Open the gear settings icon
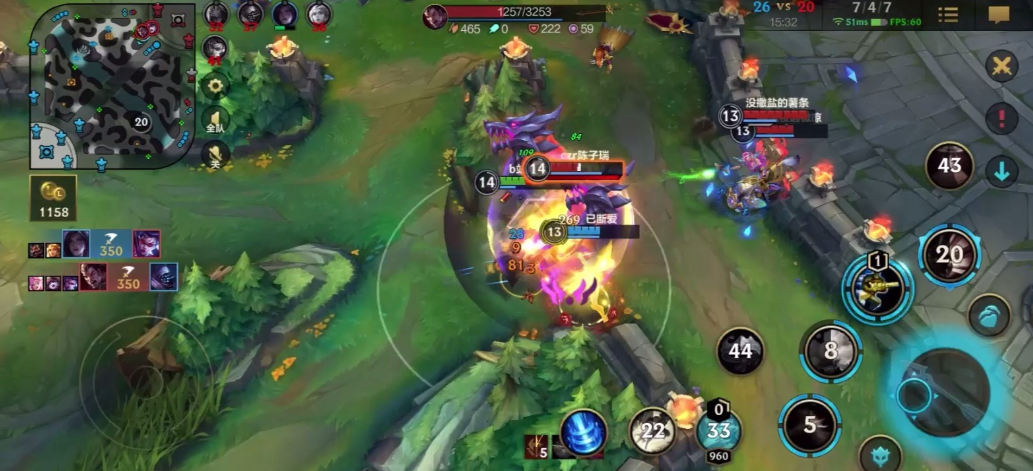Viewport: 1033px width, 471px height. pos(215,86)
